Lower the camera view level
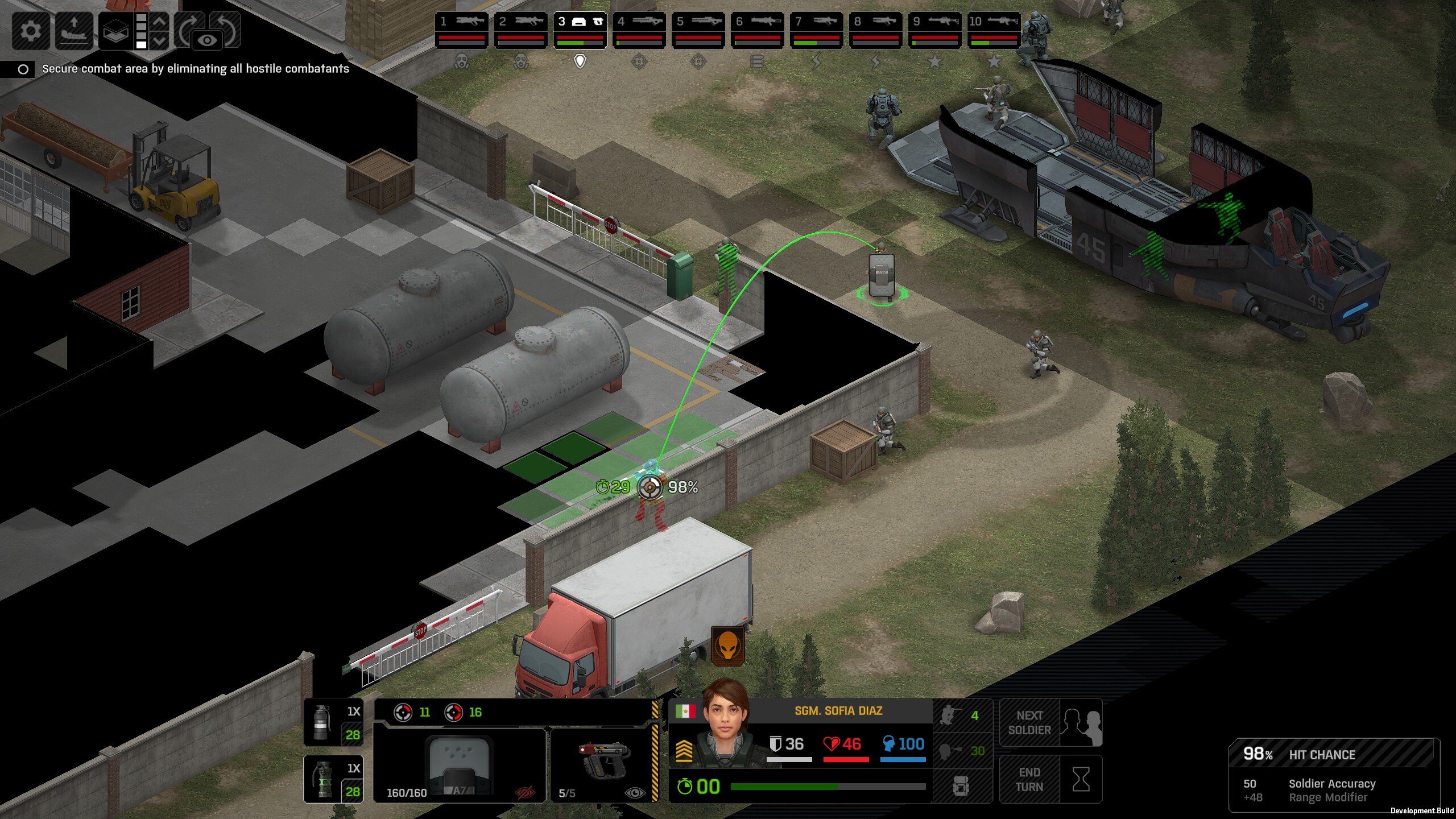The width and height of the screenshot is (1456, 819). (160, 41)
